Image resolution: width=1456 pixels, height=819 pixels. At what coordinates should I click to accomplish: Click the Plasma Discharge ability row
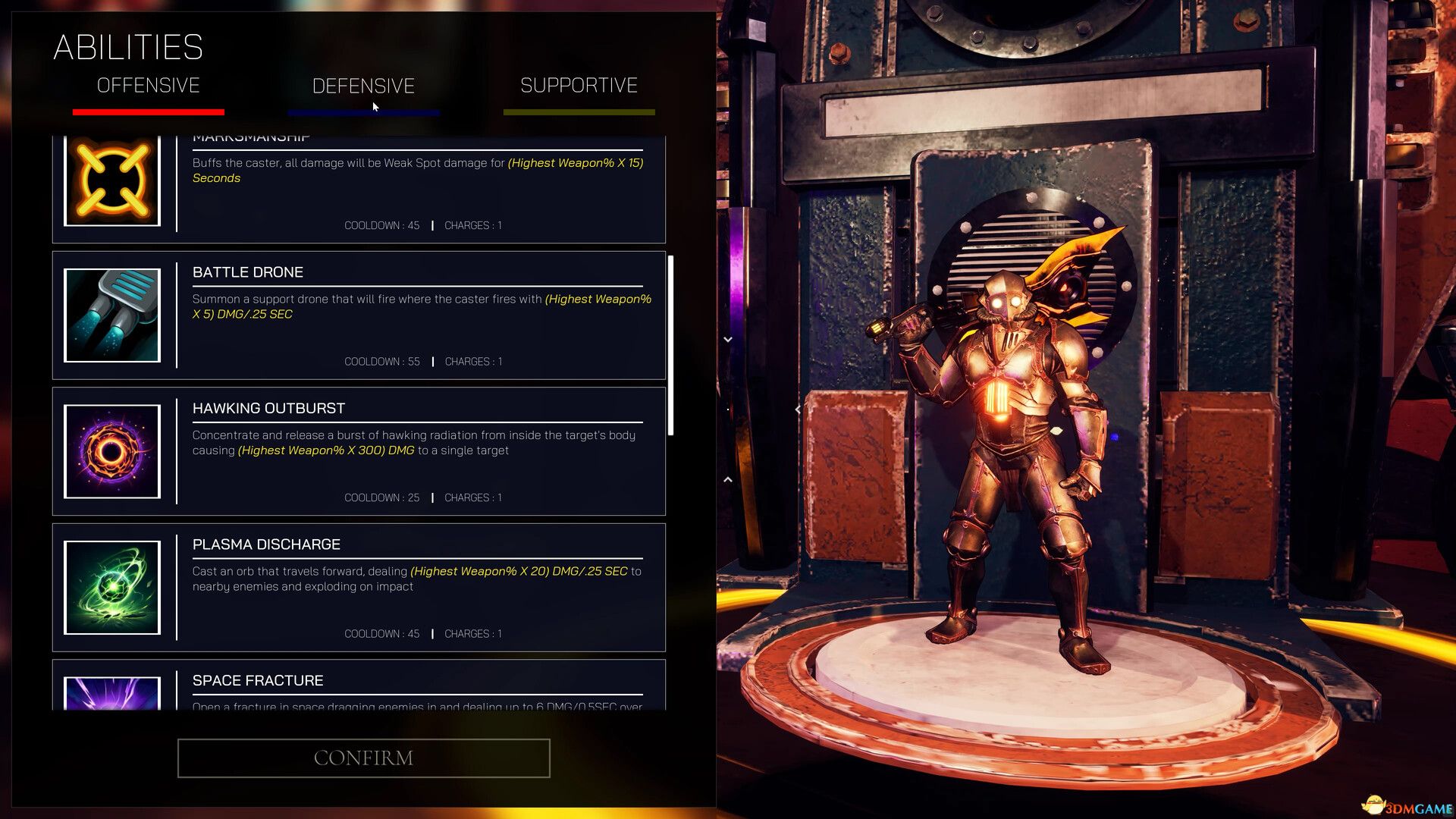click(x=356, y=587)
